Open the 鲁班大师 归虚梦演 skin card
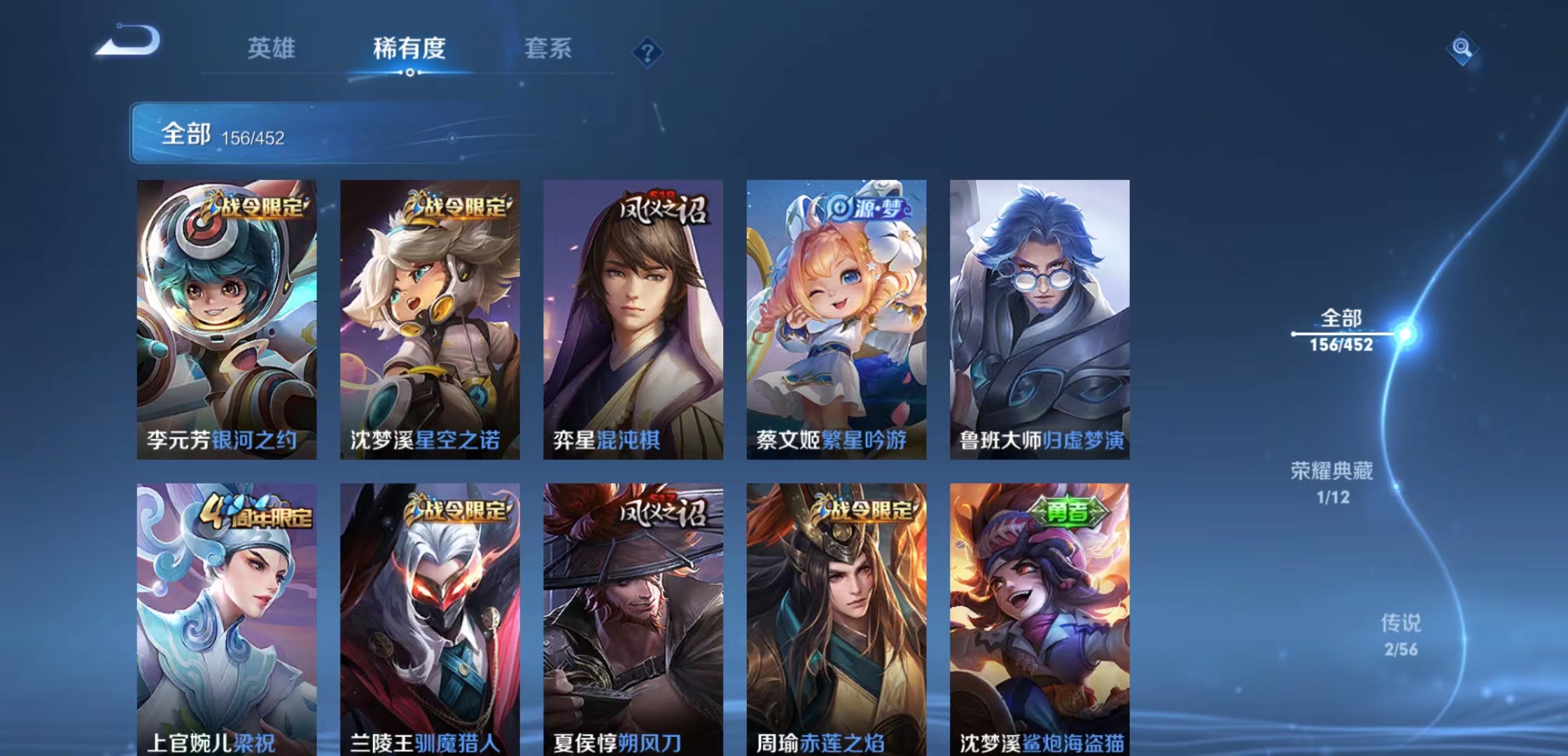This screenshot has height=756, width=1568. [x=1039, y=315]
